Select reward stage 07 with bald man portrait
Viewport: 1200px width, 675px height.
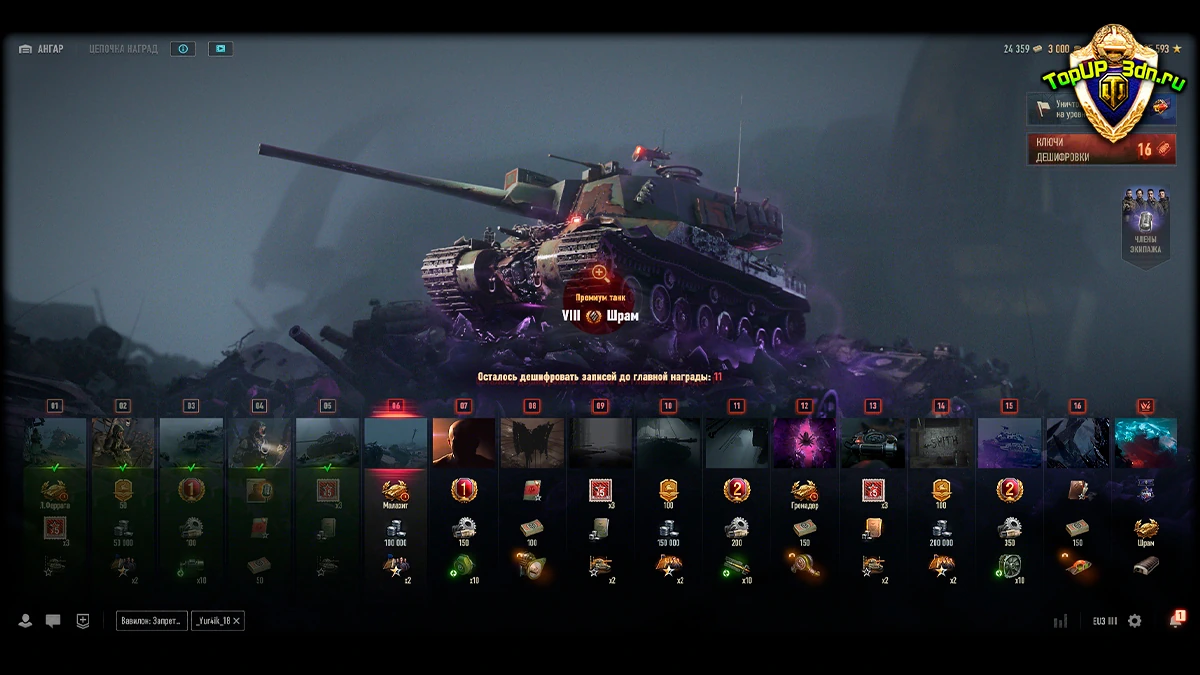coord(463,442)
